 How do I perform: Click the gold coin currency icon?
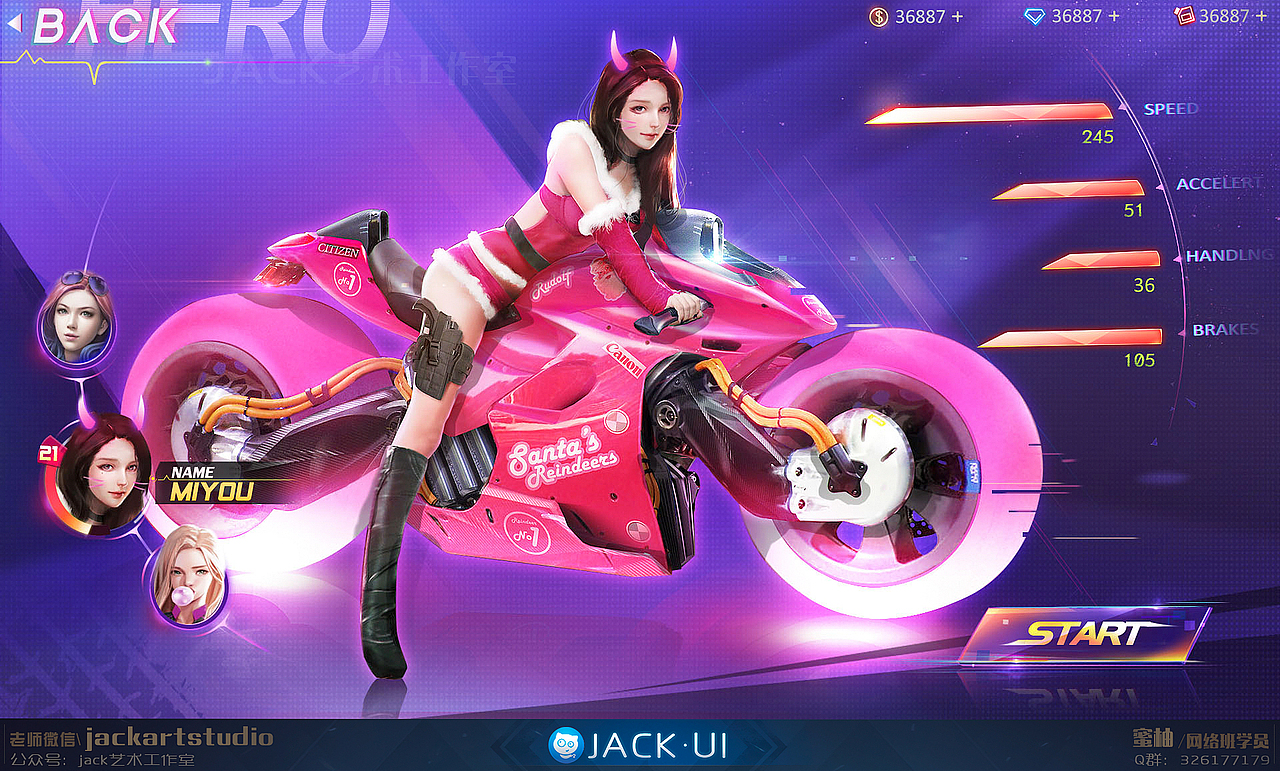(878, 16)
